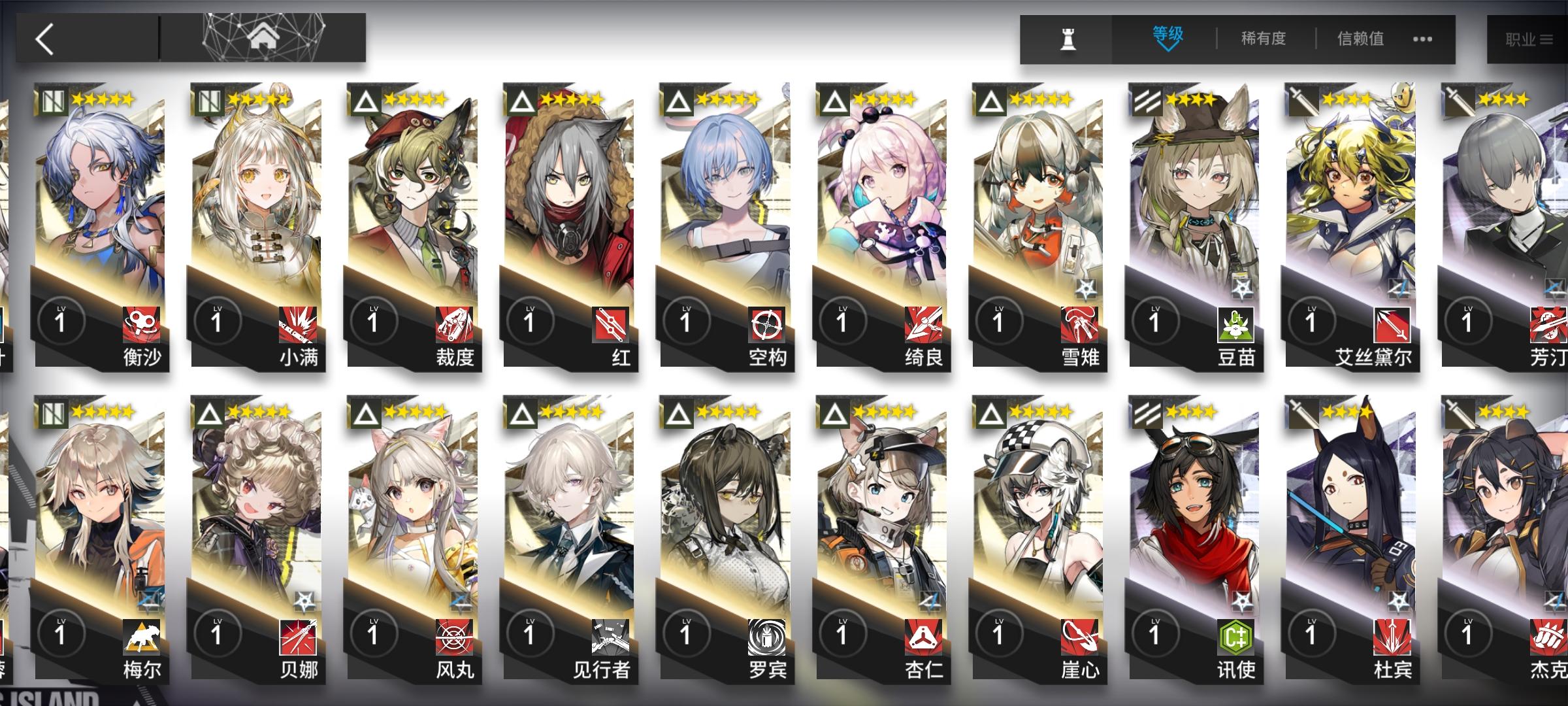Expand the ••• extra sorting options
Image resolution: width=1568 pixels, height=706 pixels.
pos(1422,39)
